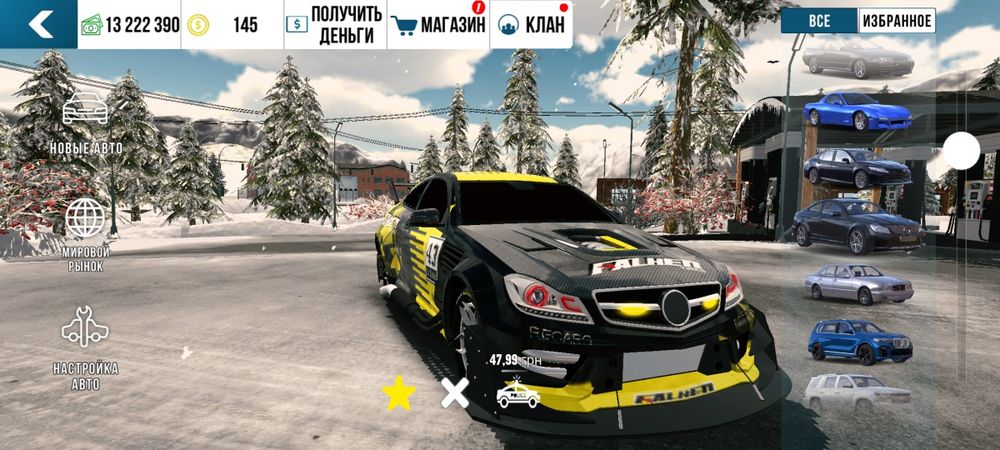Open Настройка Авто (car tuning)

[x=85, y=345]
